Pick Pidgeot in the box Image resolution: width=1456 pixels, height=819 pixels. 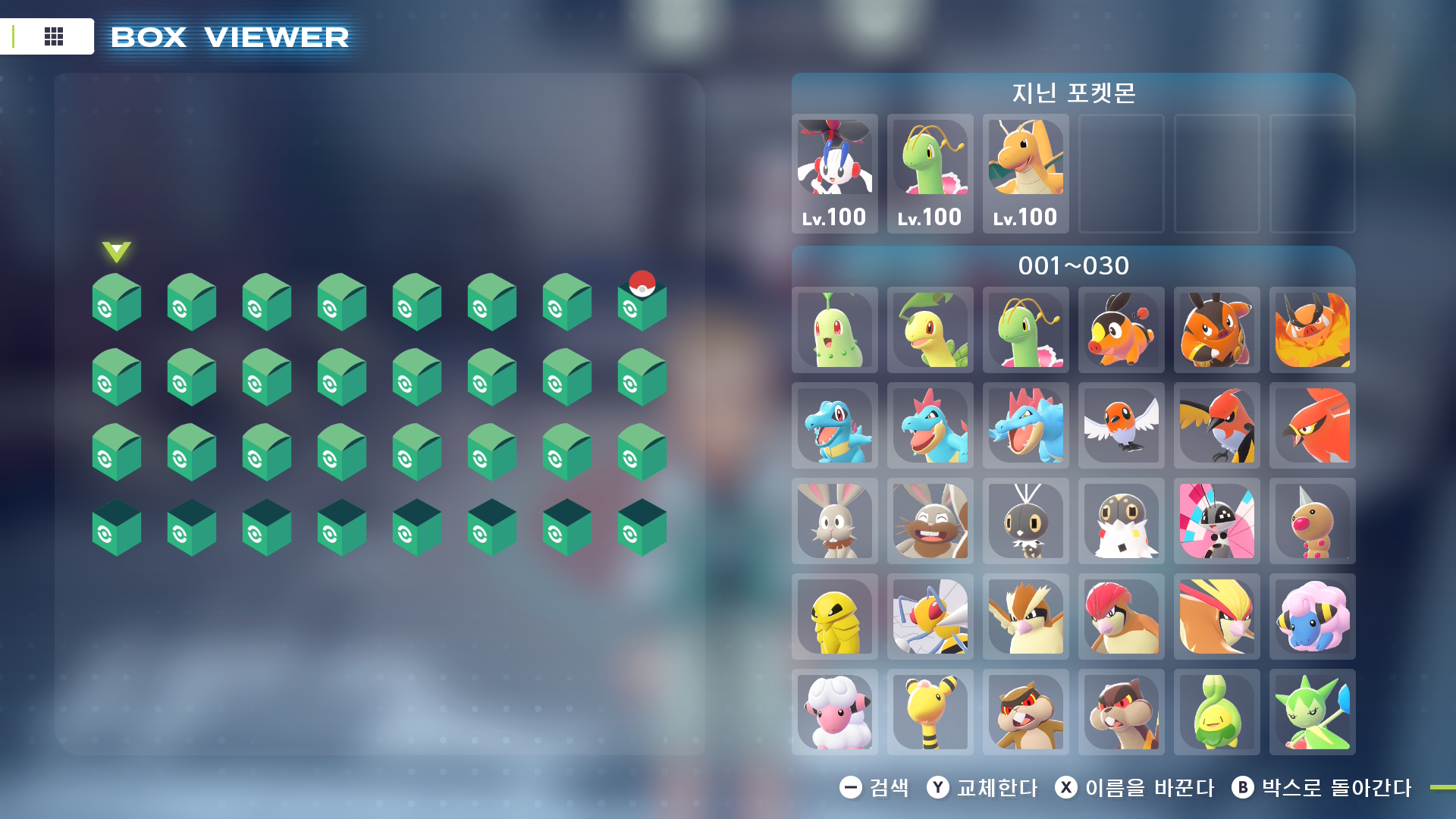[1216, 617]
